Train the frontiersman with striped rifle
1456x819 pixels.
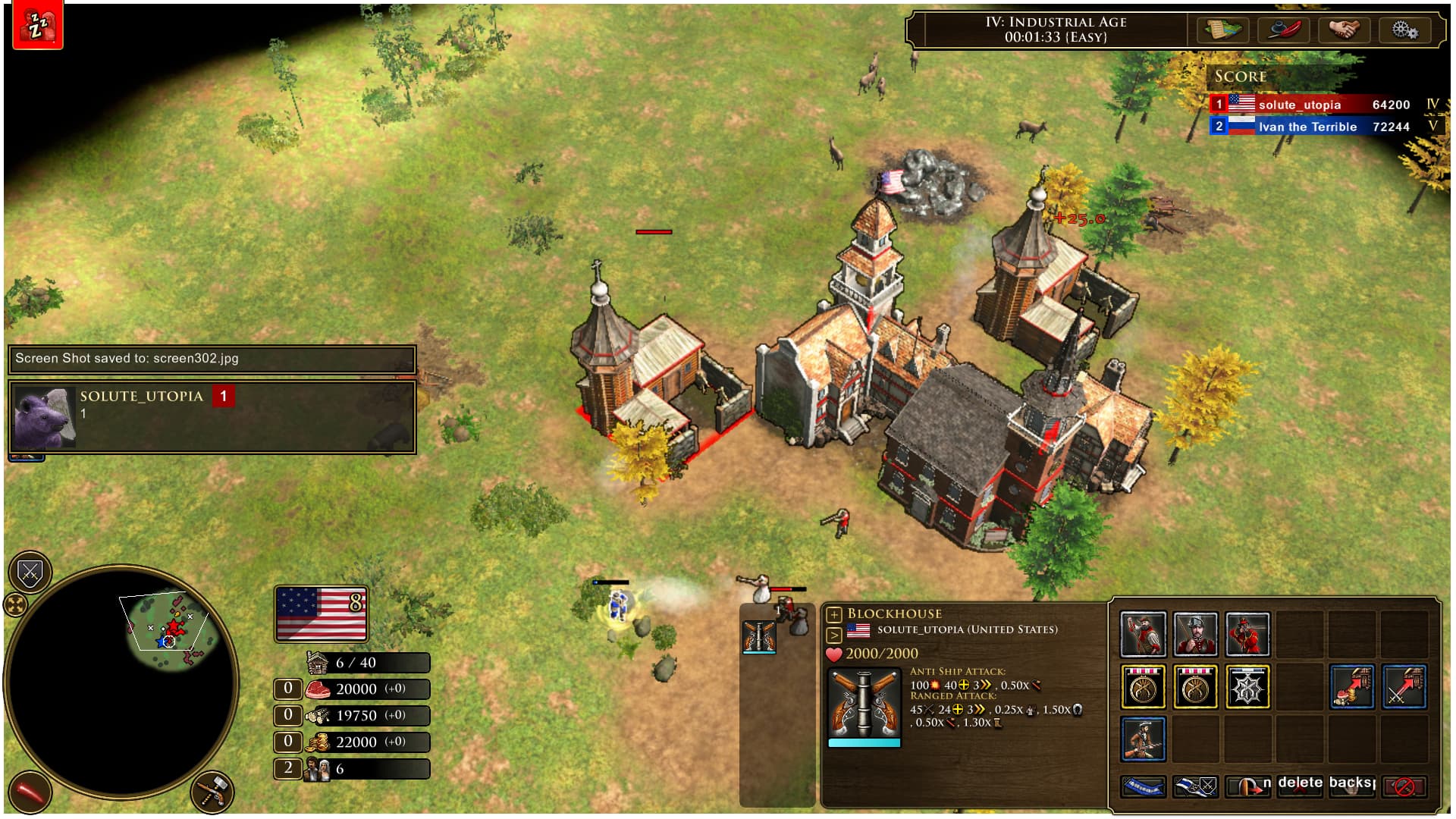[x=1143, y=739]
